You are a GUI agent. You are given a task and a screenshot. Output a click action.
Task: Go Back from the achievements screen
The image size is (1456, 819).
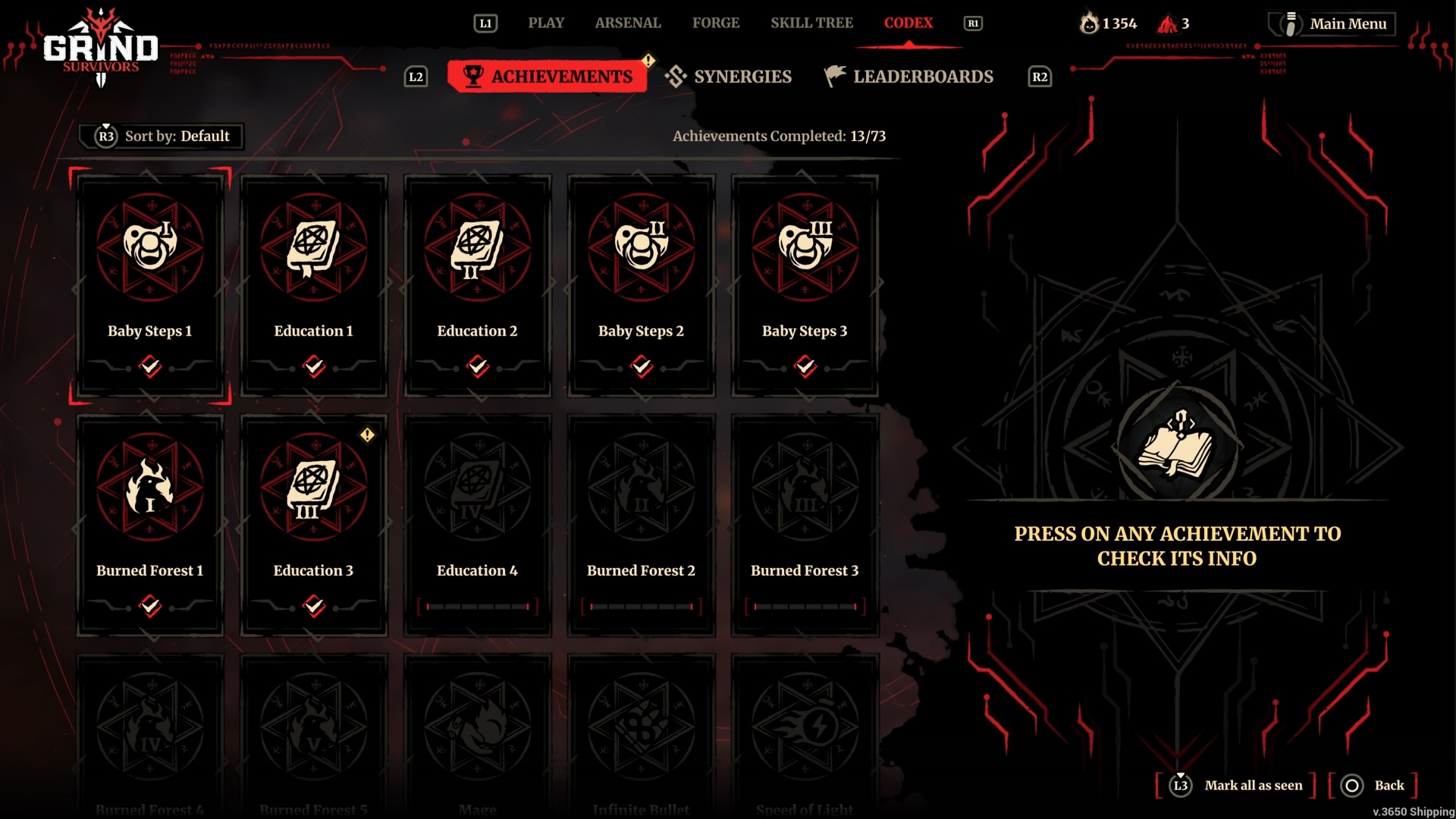coord(1374,786)
